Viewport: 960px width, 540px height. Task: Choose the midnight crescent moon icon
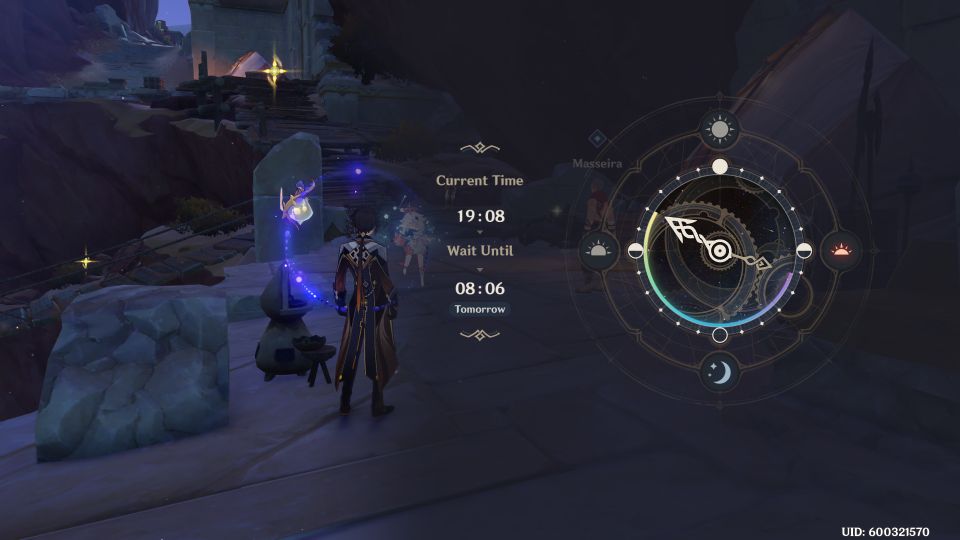pyautogui.click(x=719, y=372)
